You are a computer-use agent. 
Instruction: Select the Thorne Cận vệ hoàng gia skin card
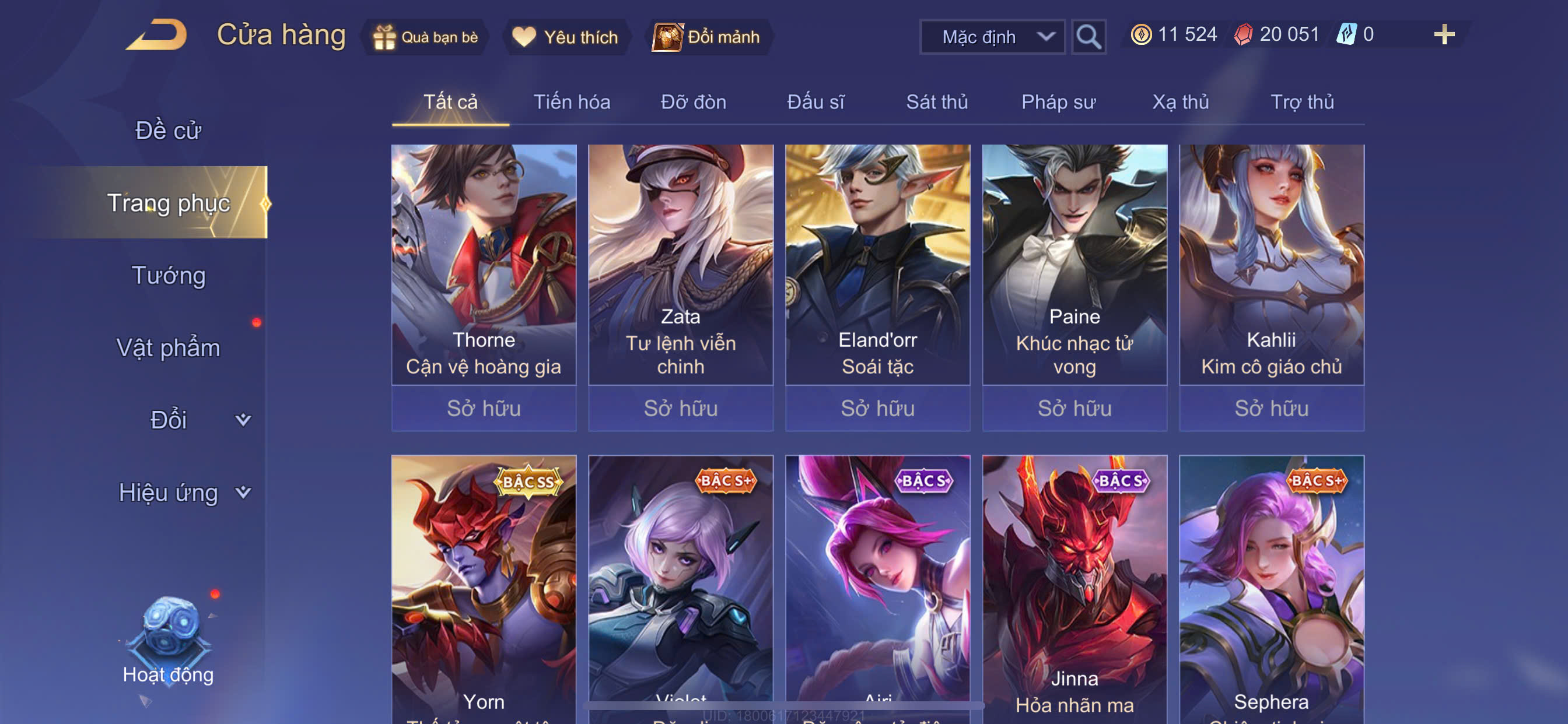(x=484, y=265)
